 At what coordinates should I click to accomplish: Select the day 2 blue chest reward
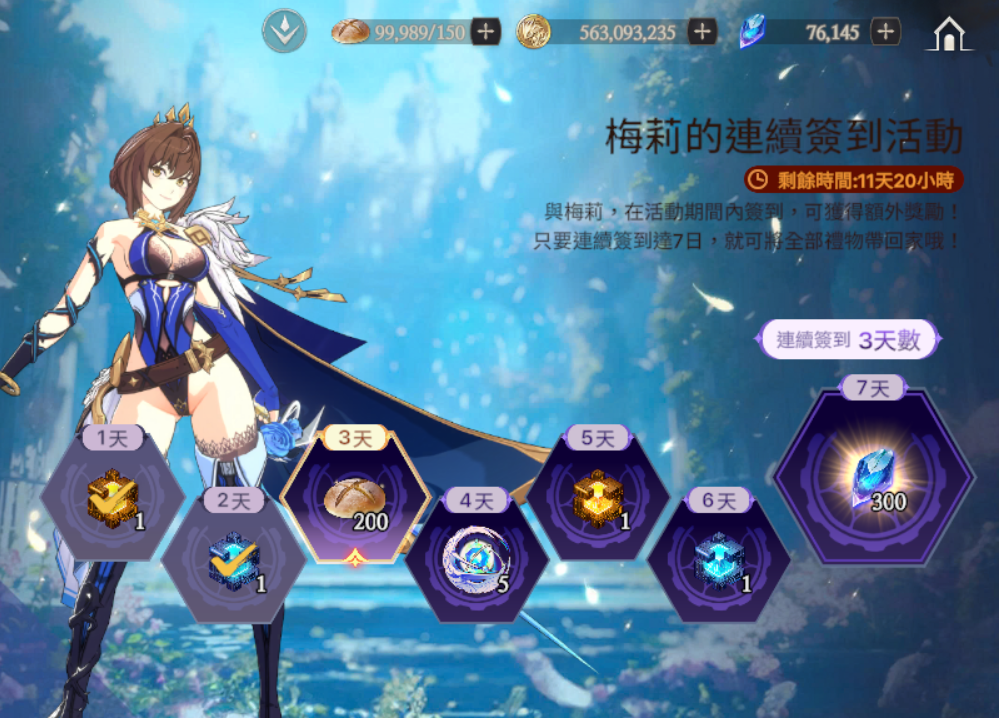click(x=234, y=561)
